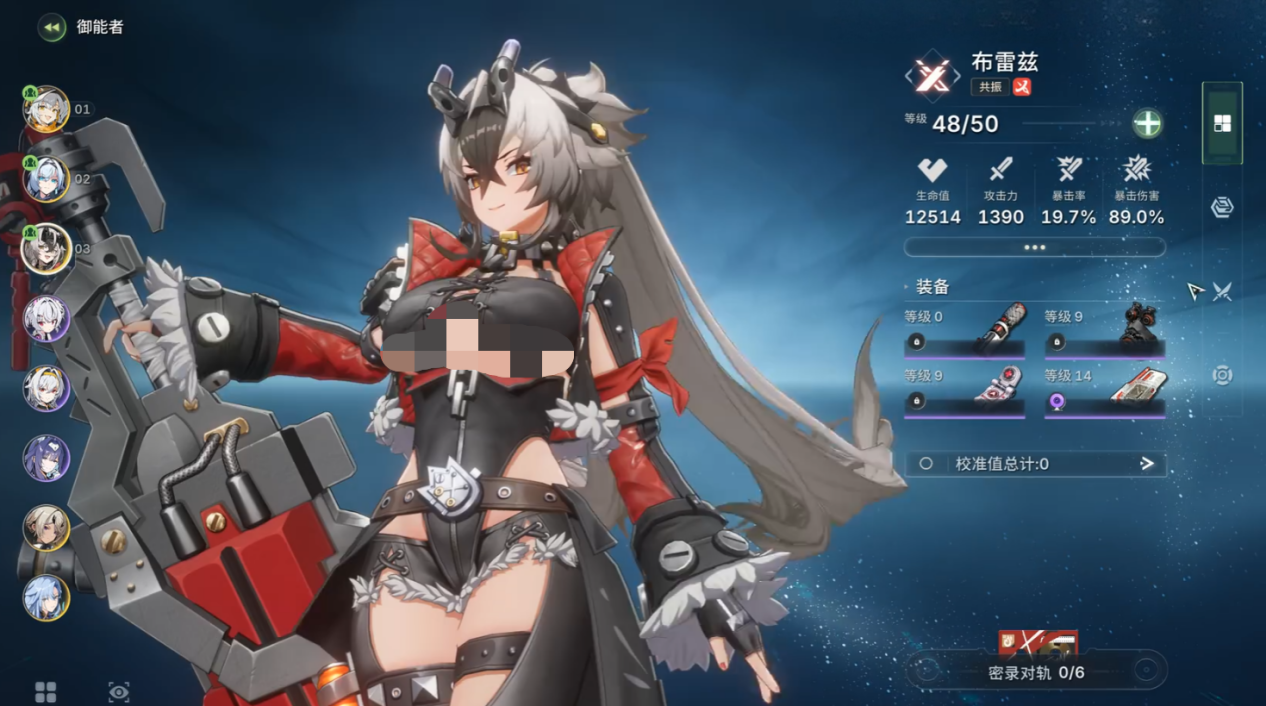Toggle the eye icon to hide interface

click(x=119, y=692)
